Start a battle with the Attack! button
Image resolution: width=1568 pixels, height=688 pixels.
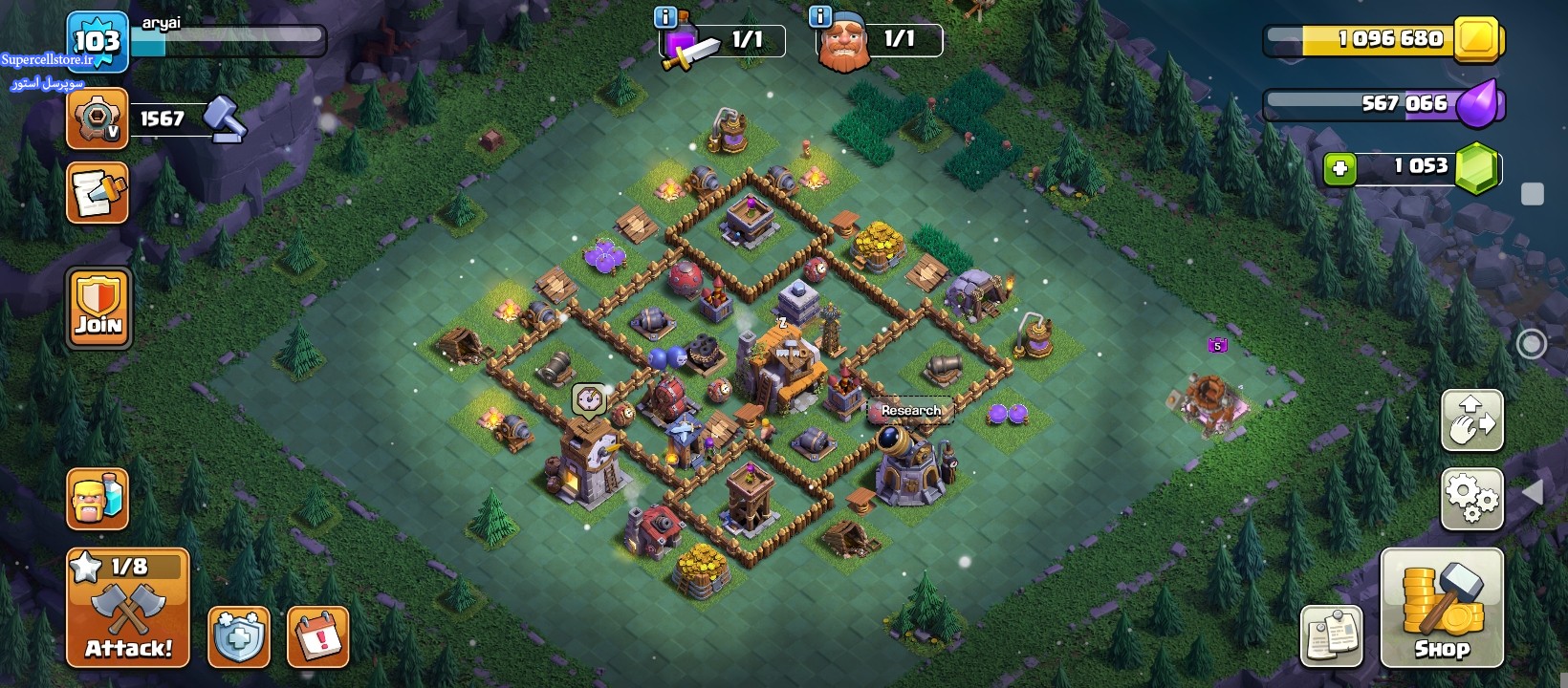pos(128,608)
